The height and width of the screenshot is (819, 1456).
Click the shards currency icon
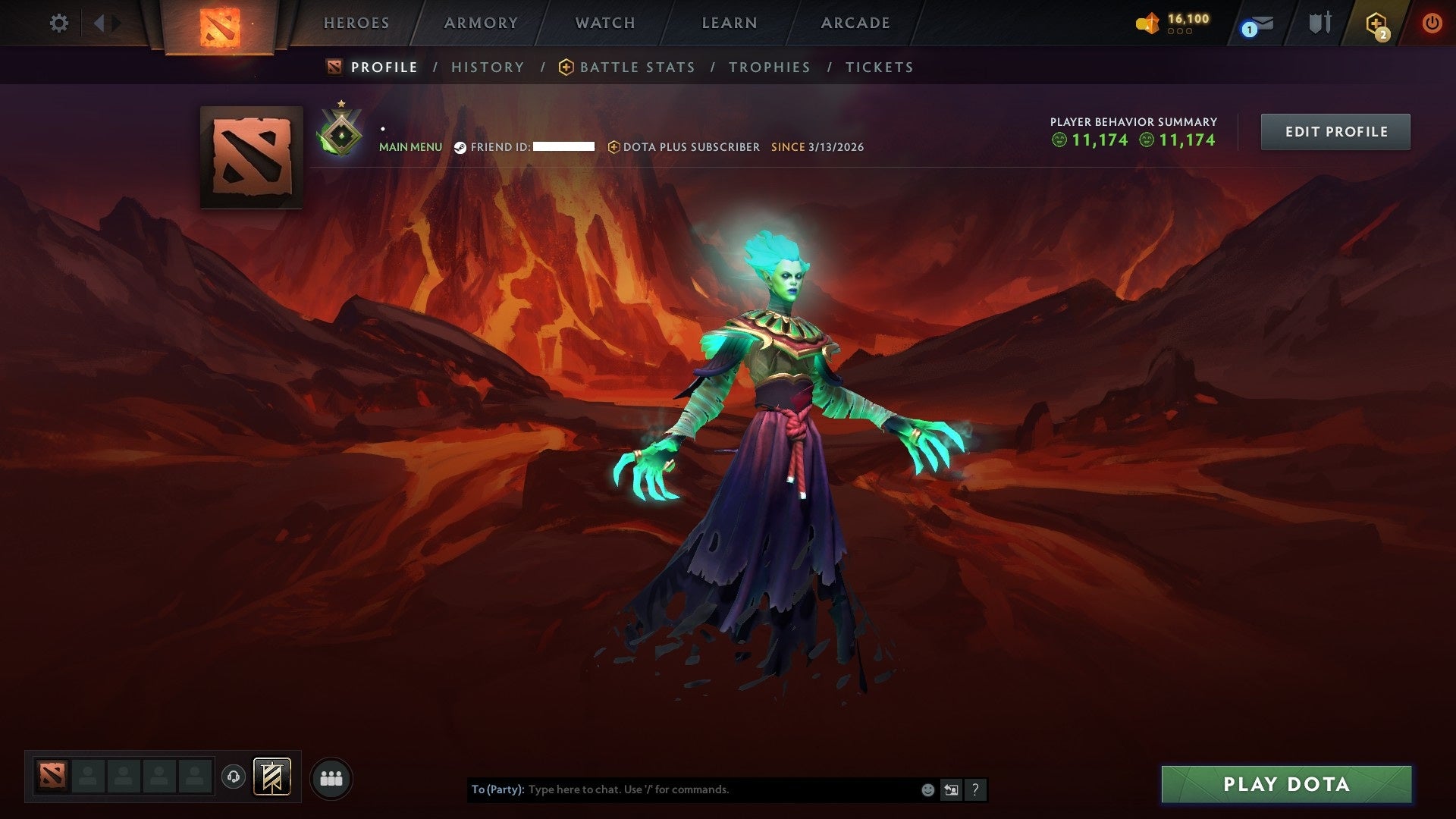[1147, 23]
